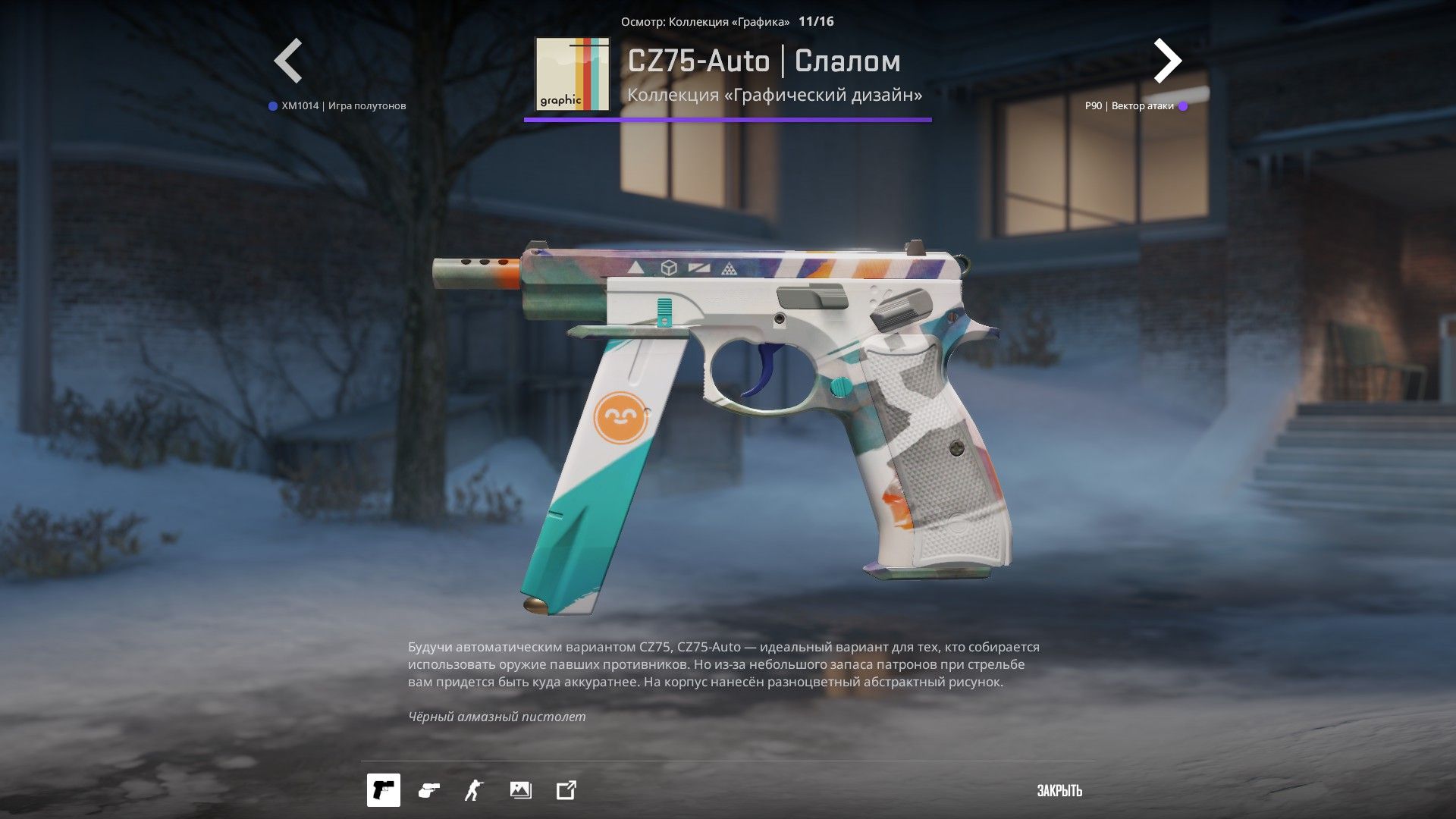Go to the previous skin with the left arrow
Screen dimensions: 1456x819
[x=288, y=61]
